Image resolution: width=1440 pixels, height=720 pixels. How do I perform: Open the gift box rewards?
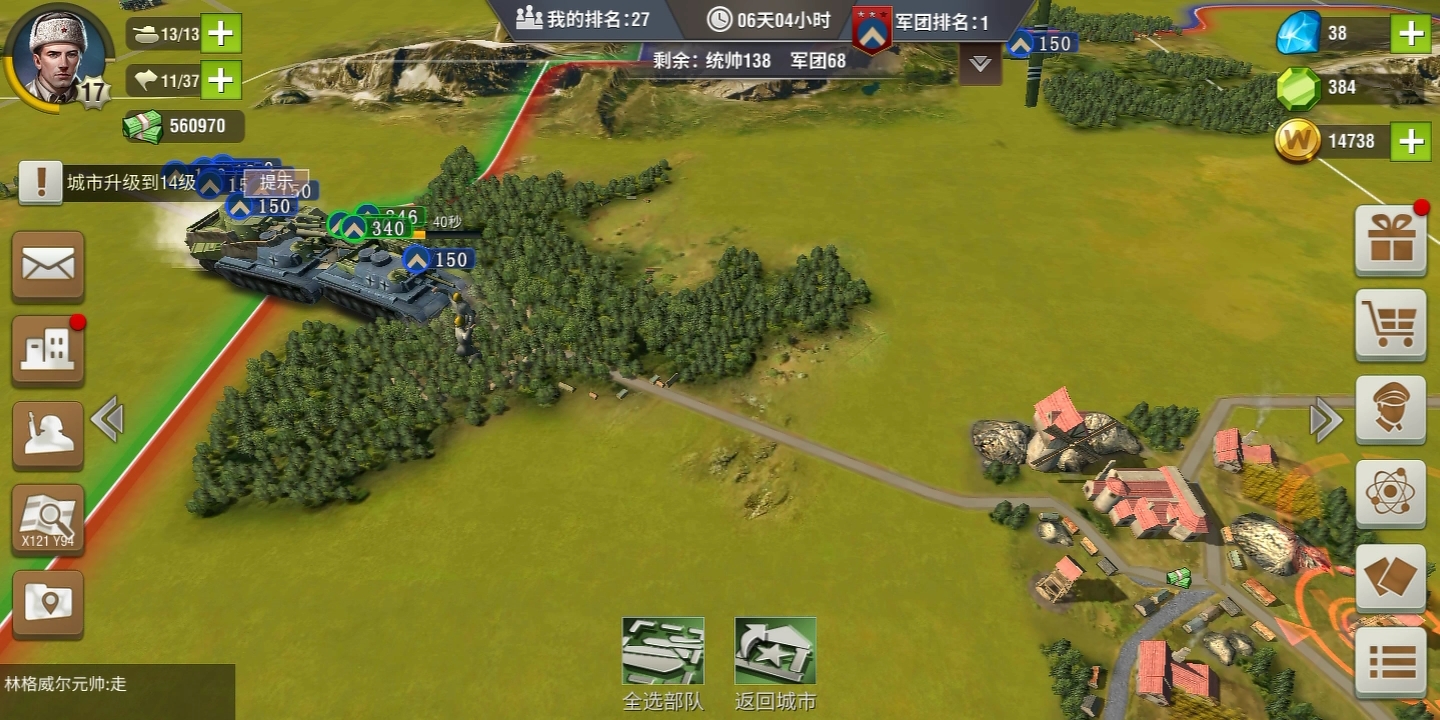tap(1390, 241)
